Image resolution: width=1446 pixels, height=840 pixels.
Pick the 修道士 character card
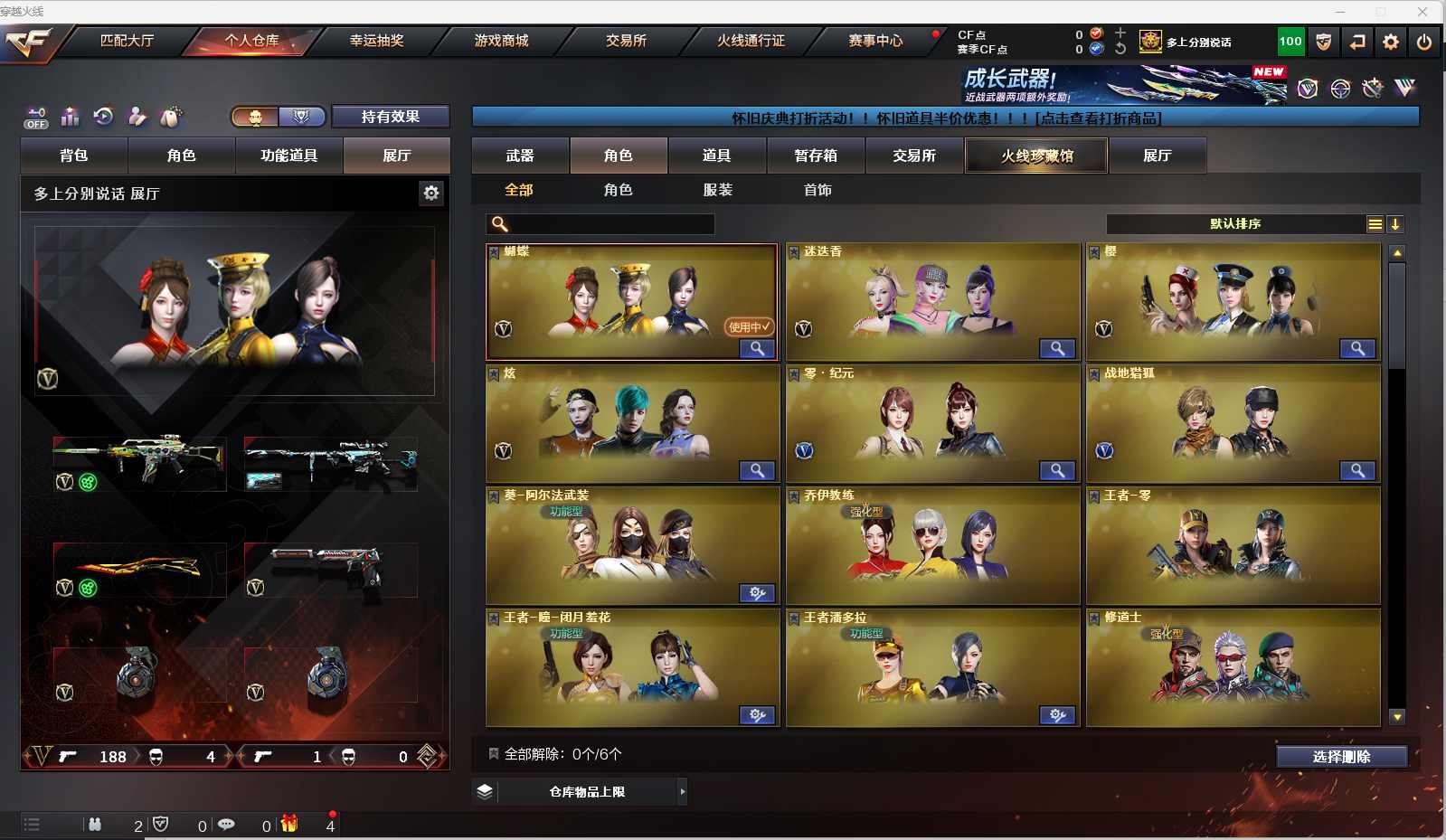[x=1233, y=669]
